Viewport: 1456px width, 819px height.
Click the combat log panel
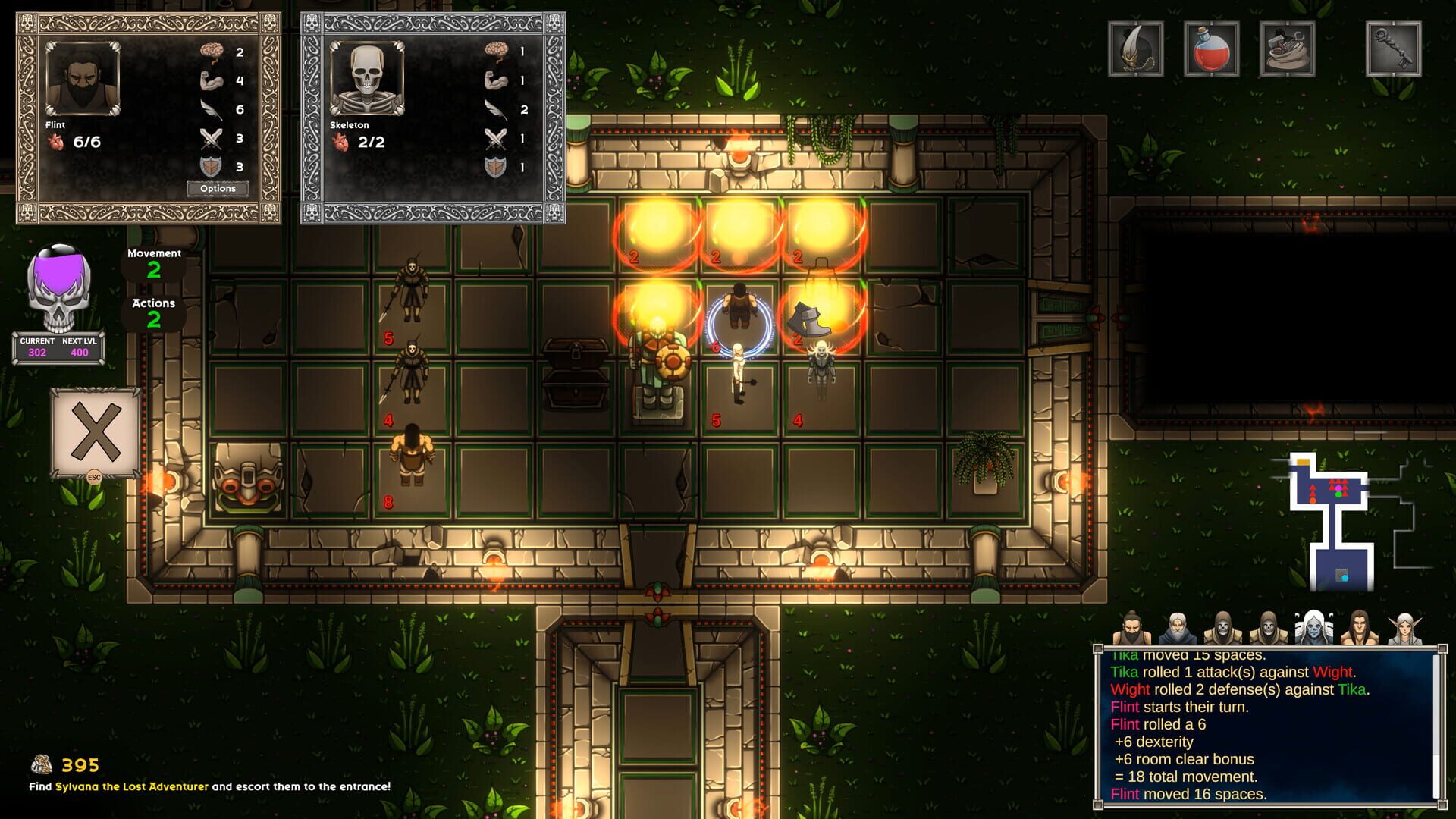(x=1263, y=726)
